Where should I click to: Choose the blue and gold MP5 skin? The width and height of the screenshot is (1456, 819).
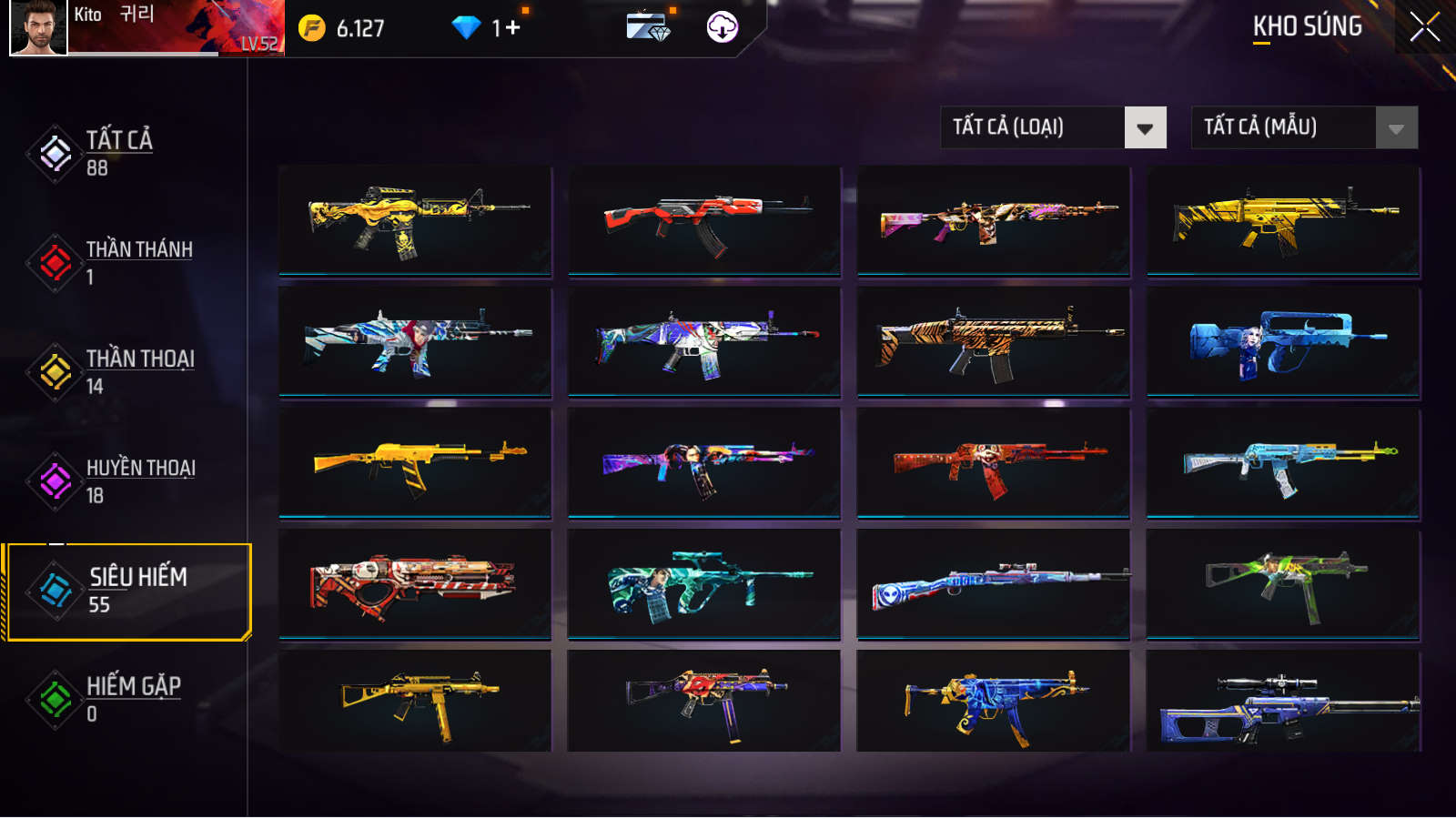tap(994, 703)
